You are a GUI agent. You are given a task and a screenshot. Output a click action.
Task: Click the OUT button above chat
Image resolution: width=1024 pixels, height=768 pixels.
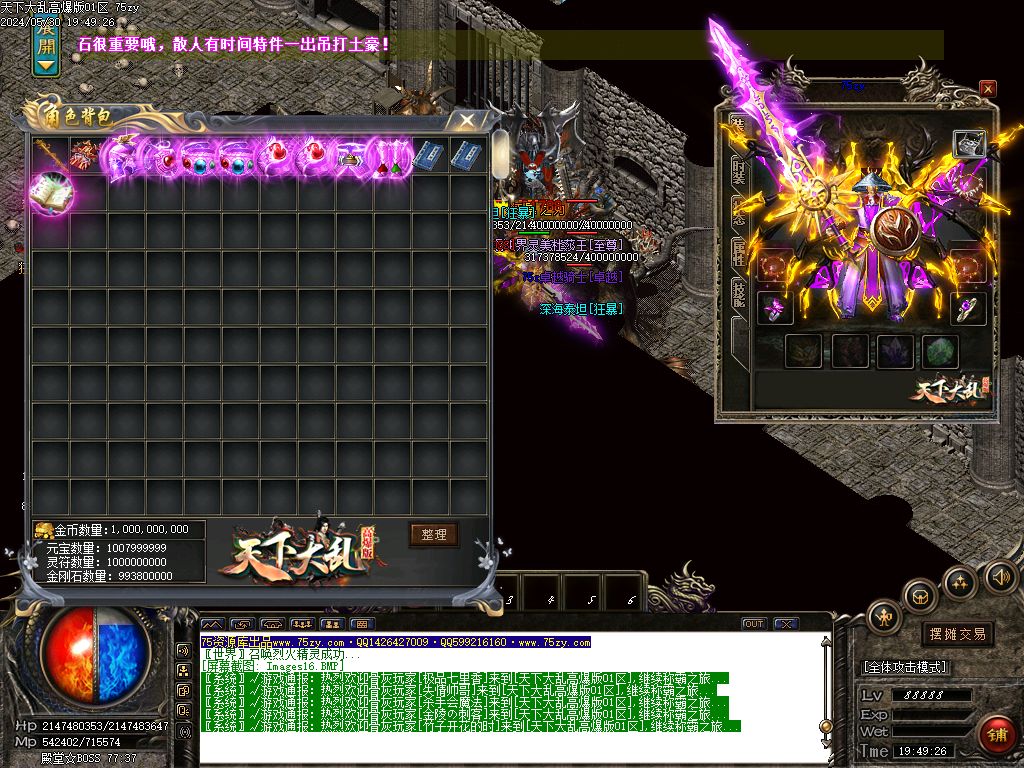point(754,624)
